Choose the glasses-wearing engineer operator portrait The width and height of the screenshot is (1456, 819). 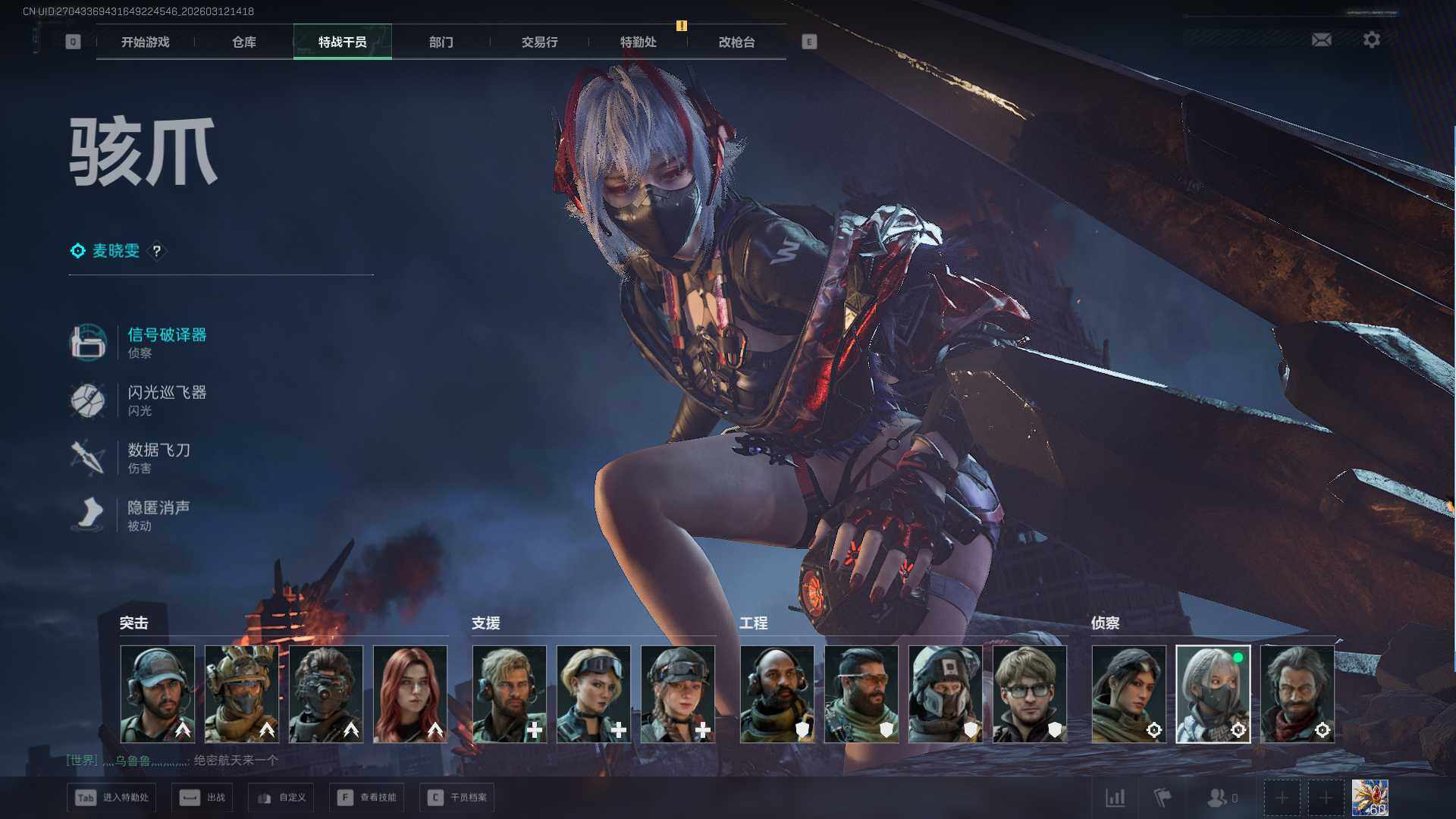[1029, 694]
